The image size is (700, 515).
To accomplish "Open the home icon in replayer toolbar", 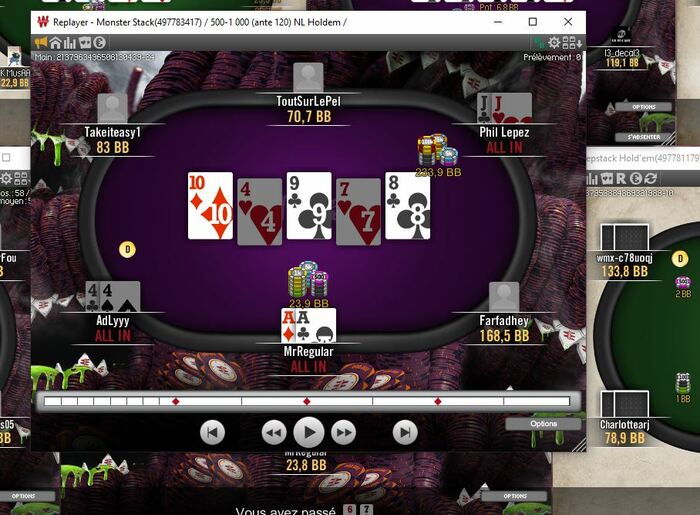I will click(56, 42).
